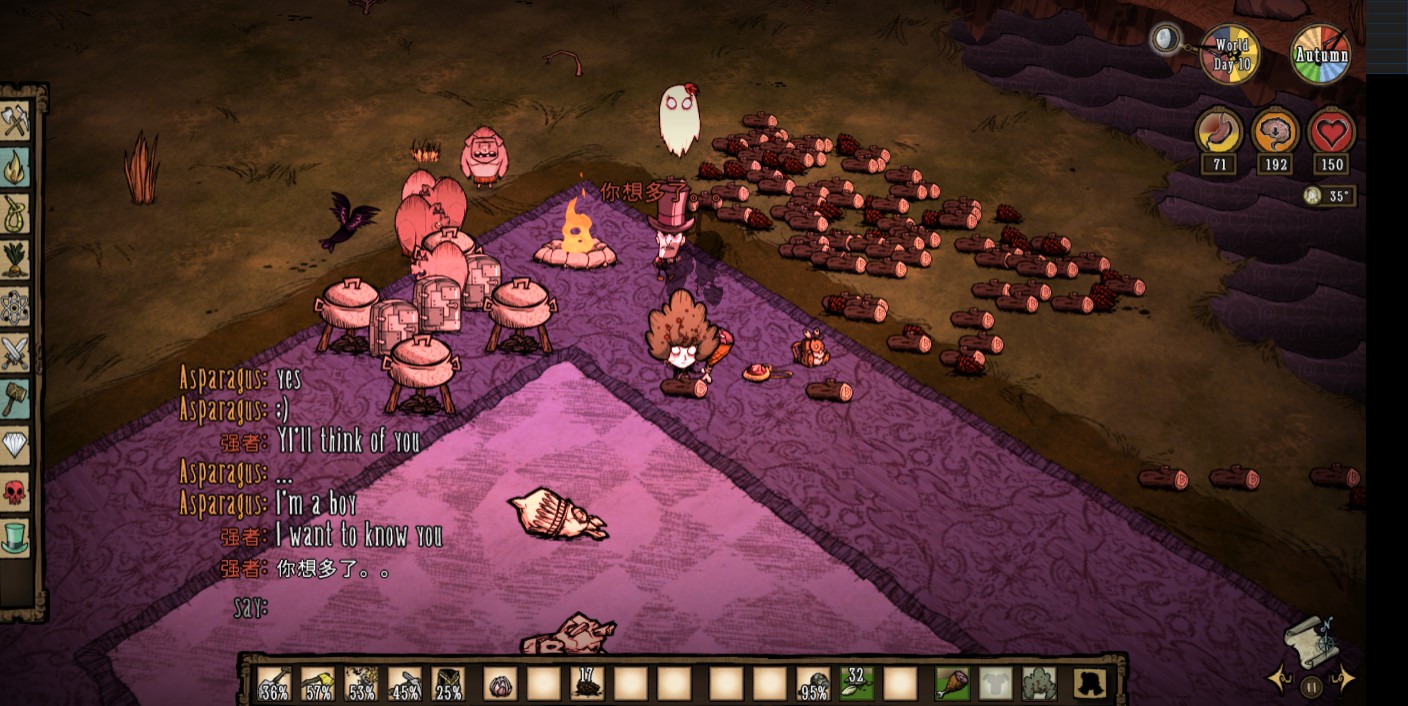Viewport: 1408px width, 706px height.
Task: Select the stack of 32 items
Action: 856,683
